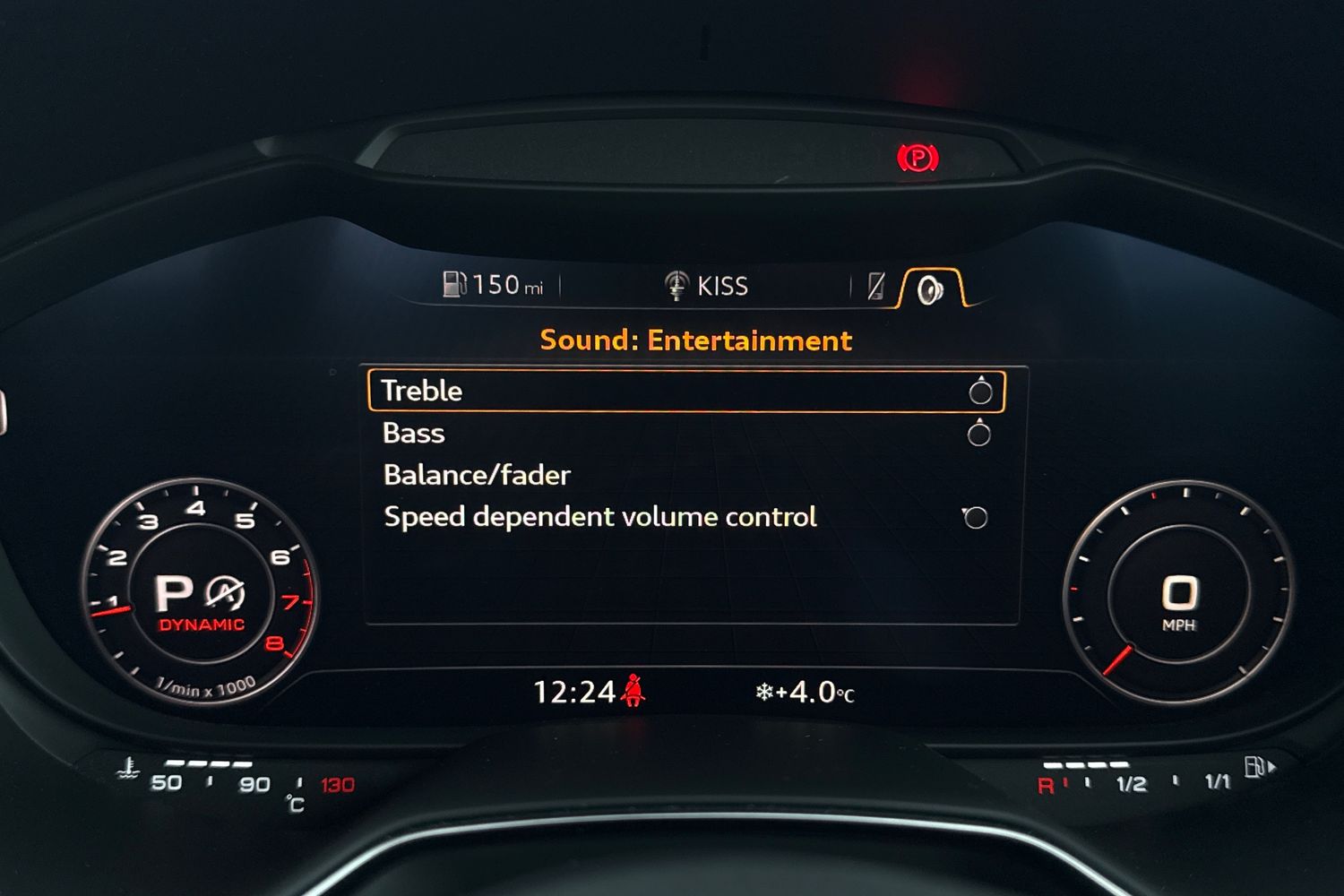This screenshot has height=896, width=1344.
Task: Open the Balance/fader submenu
Action: [x=476, y=475]
